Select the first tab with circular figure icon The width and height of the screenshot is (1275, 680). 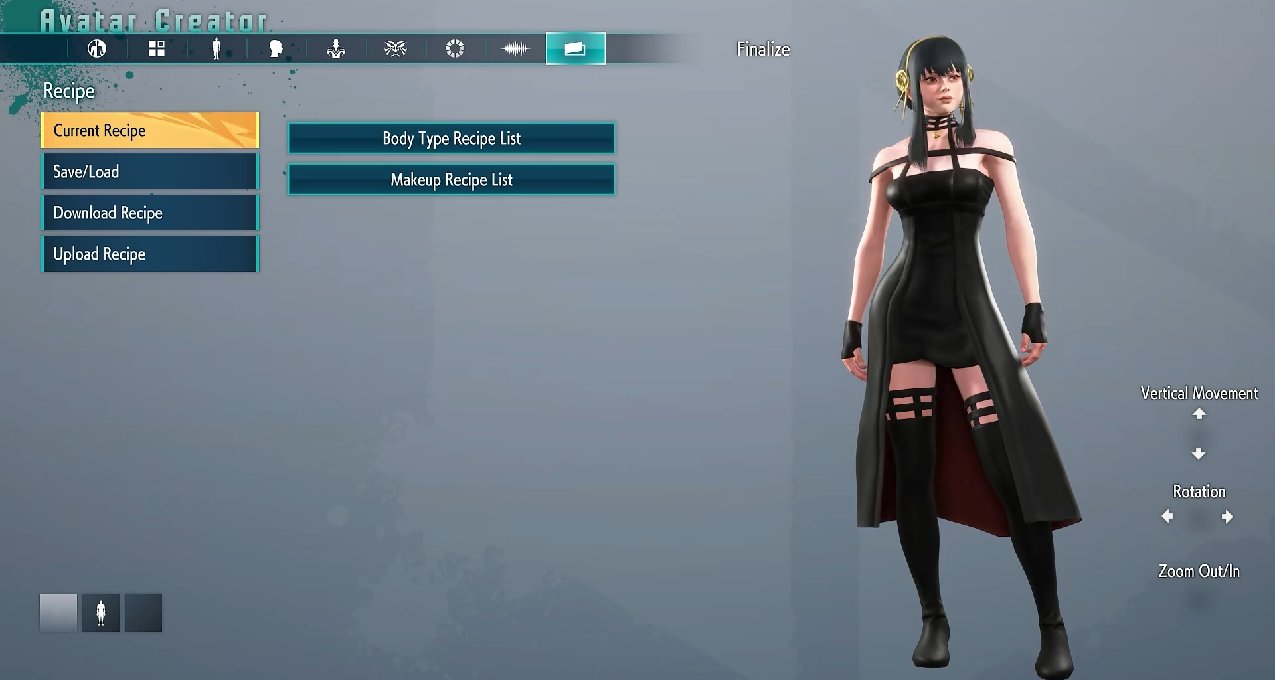pyautogui.click(x=97, y=48)
